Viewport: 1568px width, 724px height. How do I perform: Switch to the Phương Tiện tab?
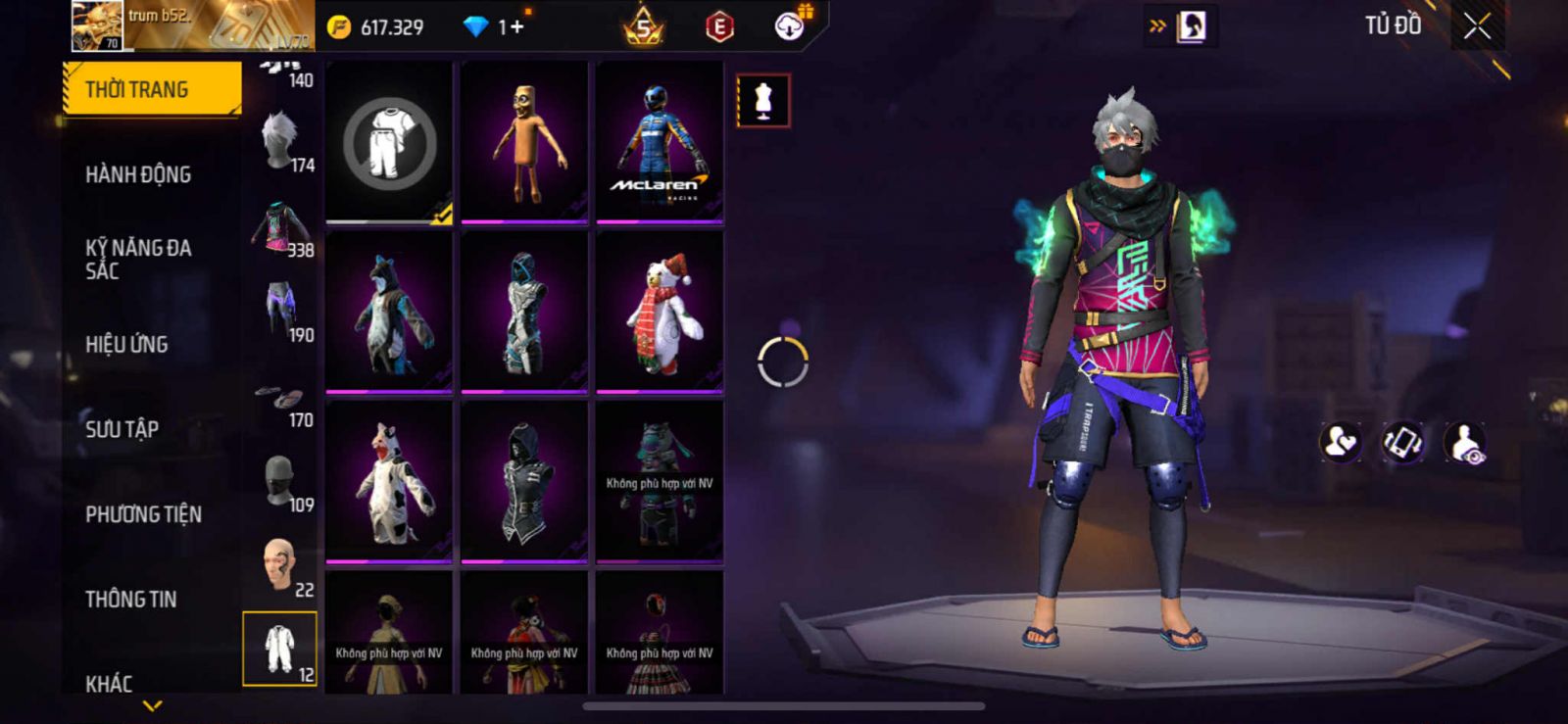coord(143,514)
